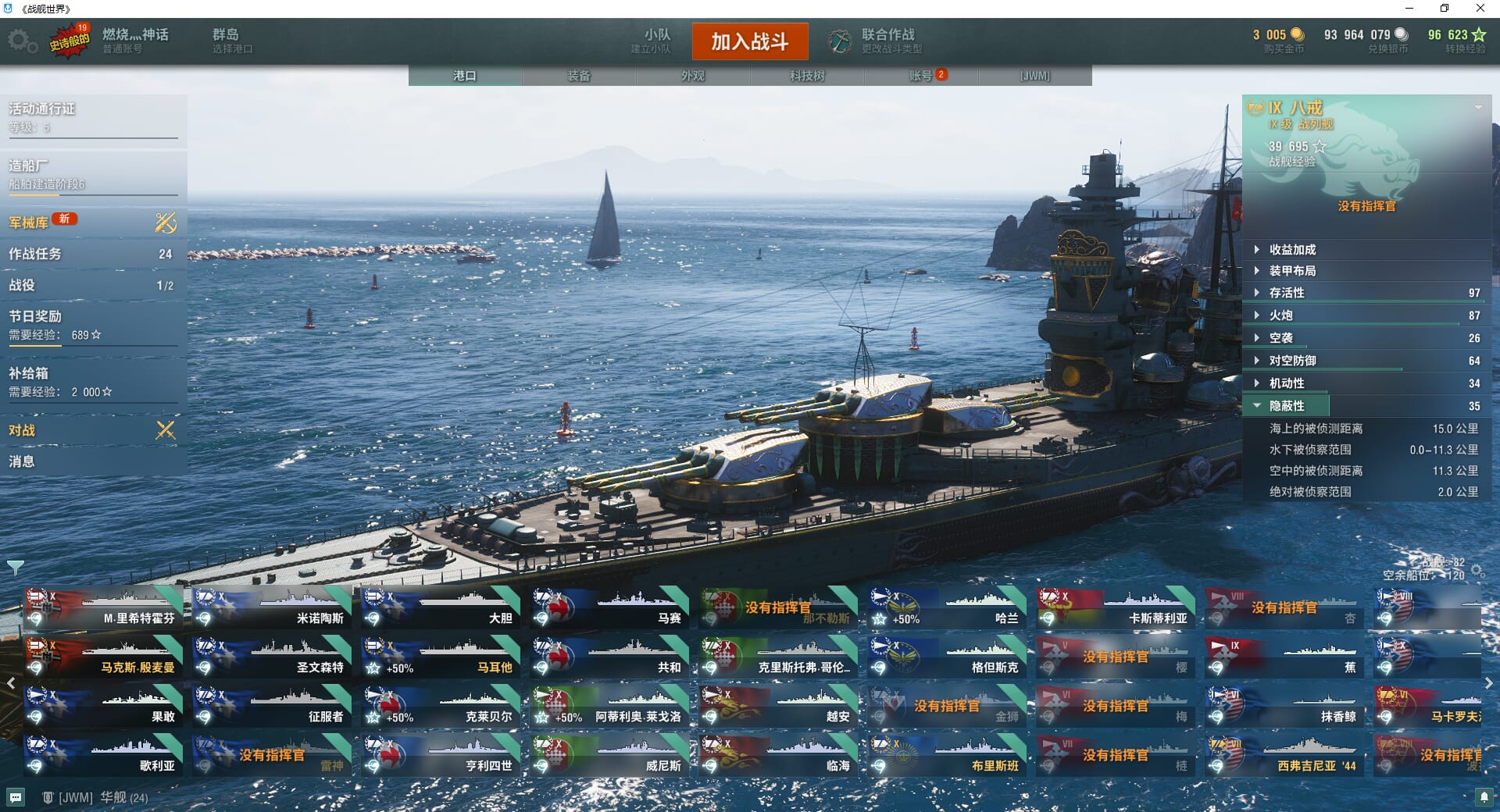Select the 米诺陶斯 ship card
Screen dimensions: 1500x812
(x=272, y=608)
